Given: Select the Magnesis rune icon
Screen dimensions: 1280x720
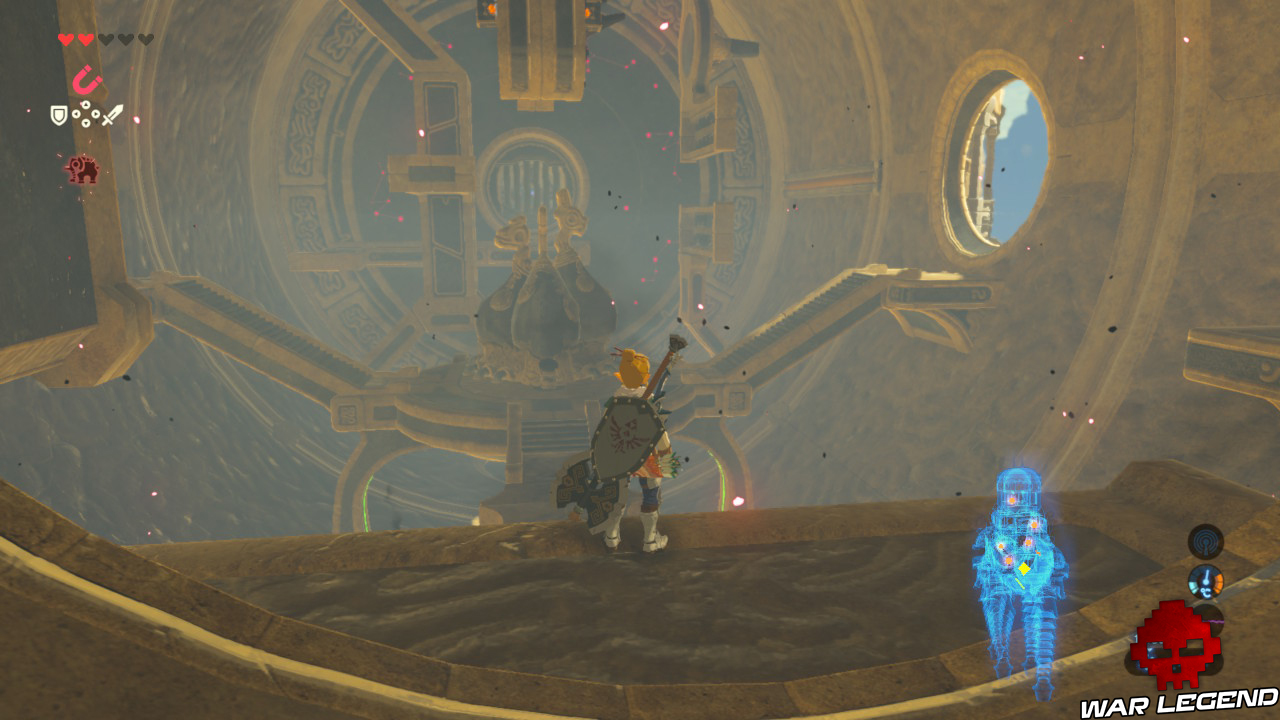Looking at the screenshot, I should tap(86, 79).
